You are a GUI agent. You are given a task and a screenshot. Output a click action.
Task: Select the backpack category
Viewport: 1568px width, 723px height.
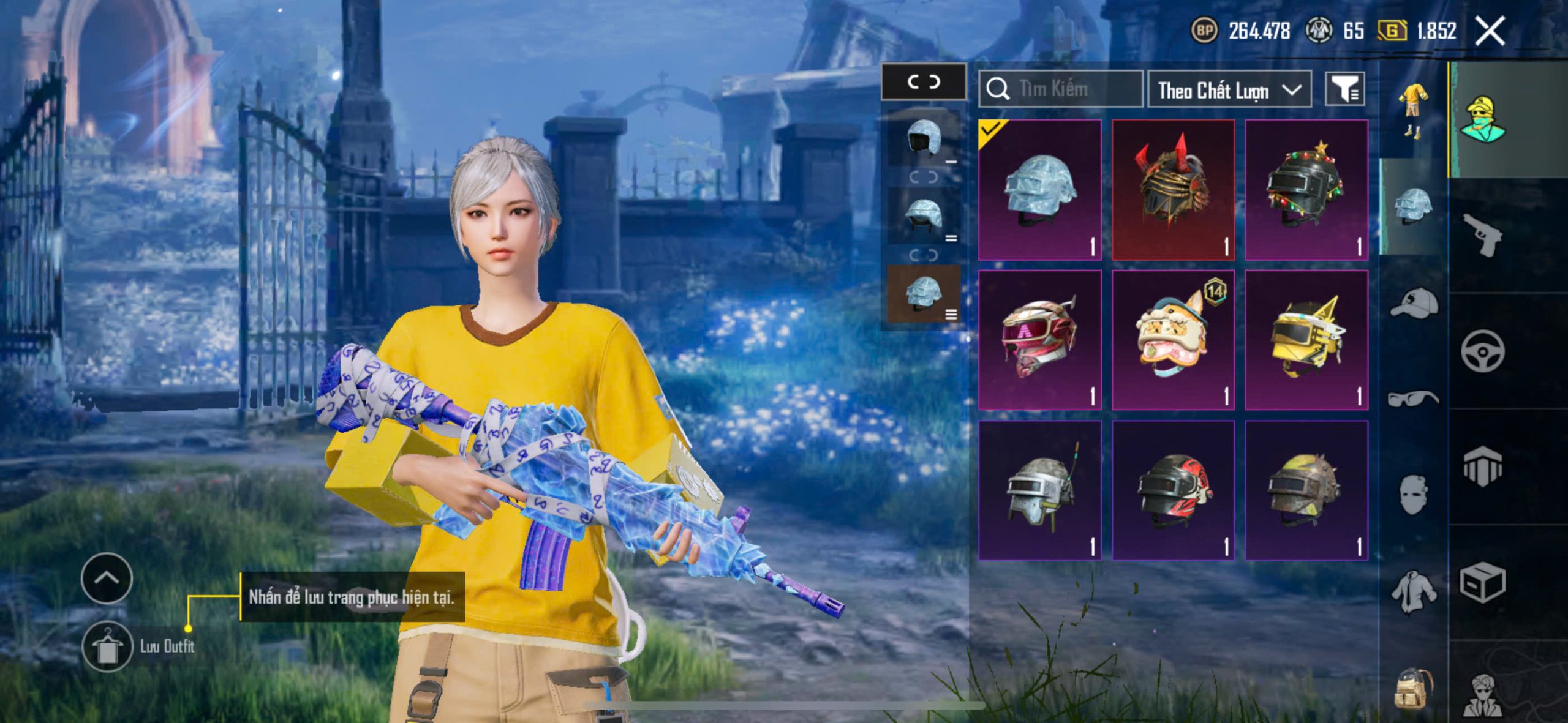point(1413,688)
